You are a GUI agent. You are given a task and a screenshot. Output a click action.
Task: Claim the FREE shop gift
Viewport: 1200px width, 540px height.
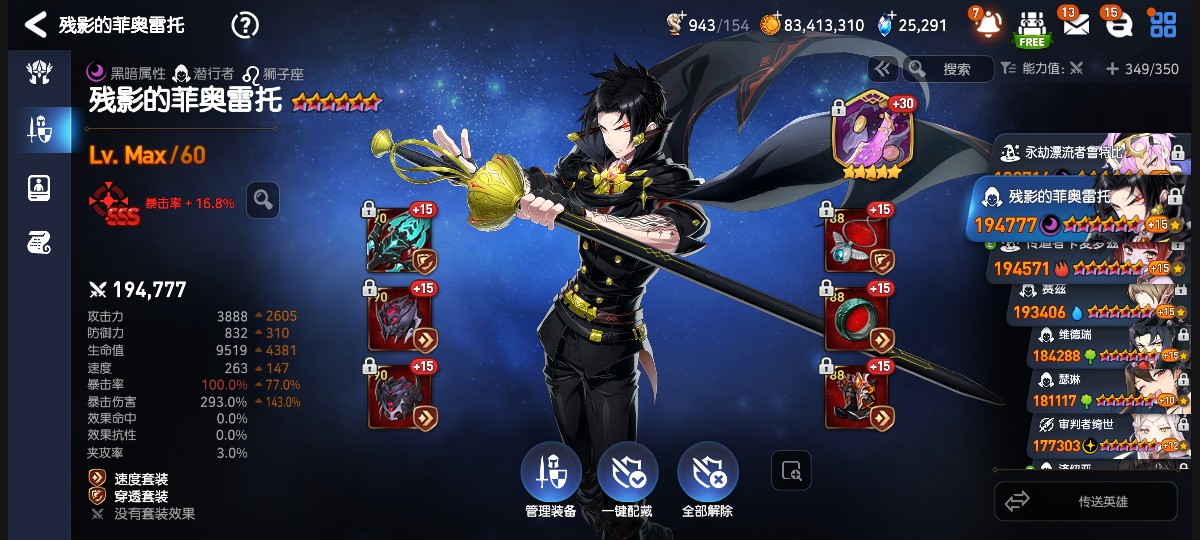tap(1031, 27)
